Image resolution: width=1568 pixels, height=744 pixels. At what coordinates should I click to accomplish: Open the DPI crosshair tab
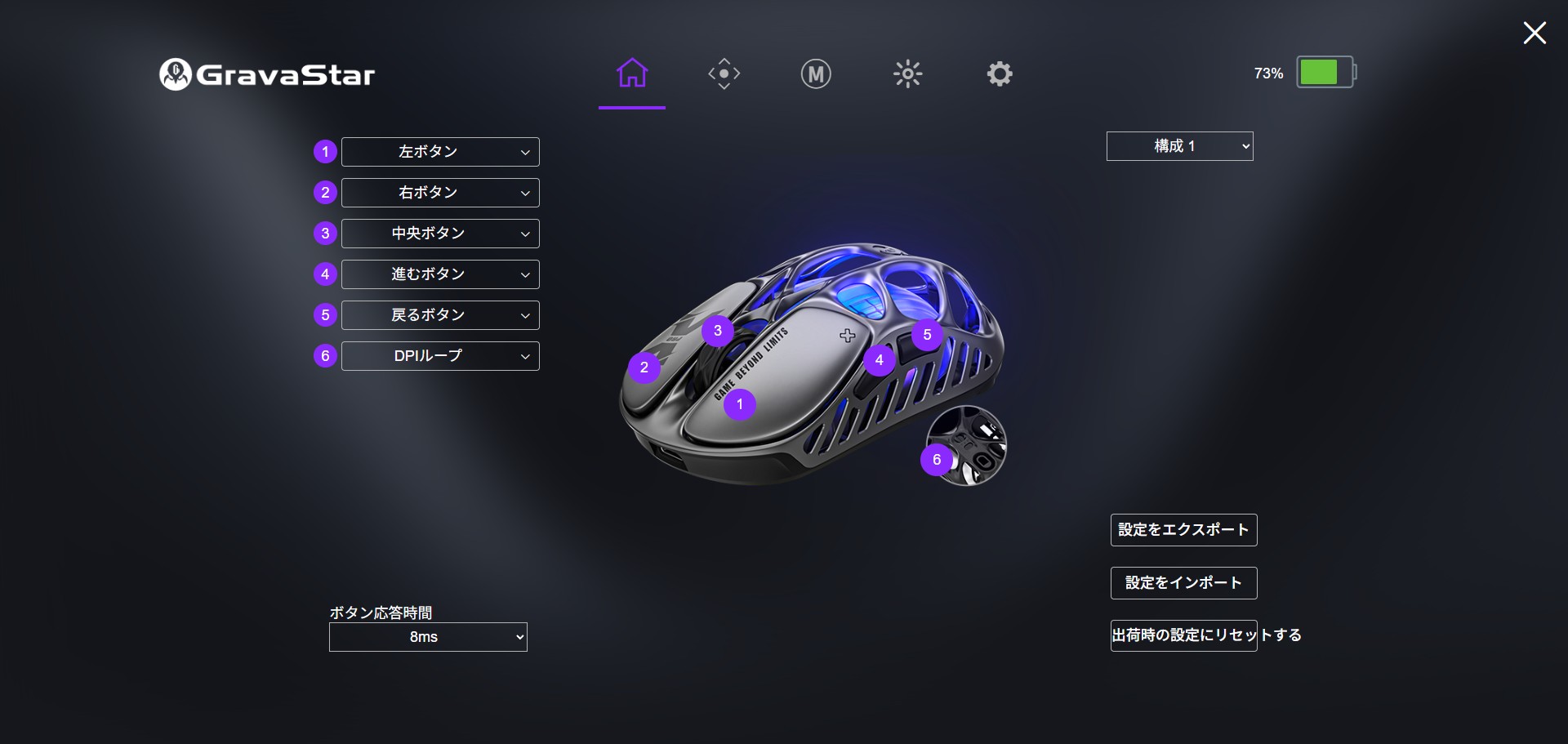coord(724,74)
